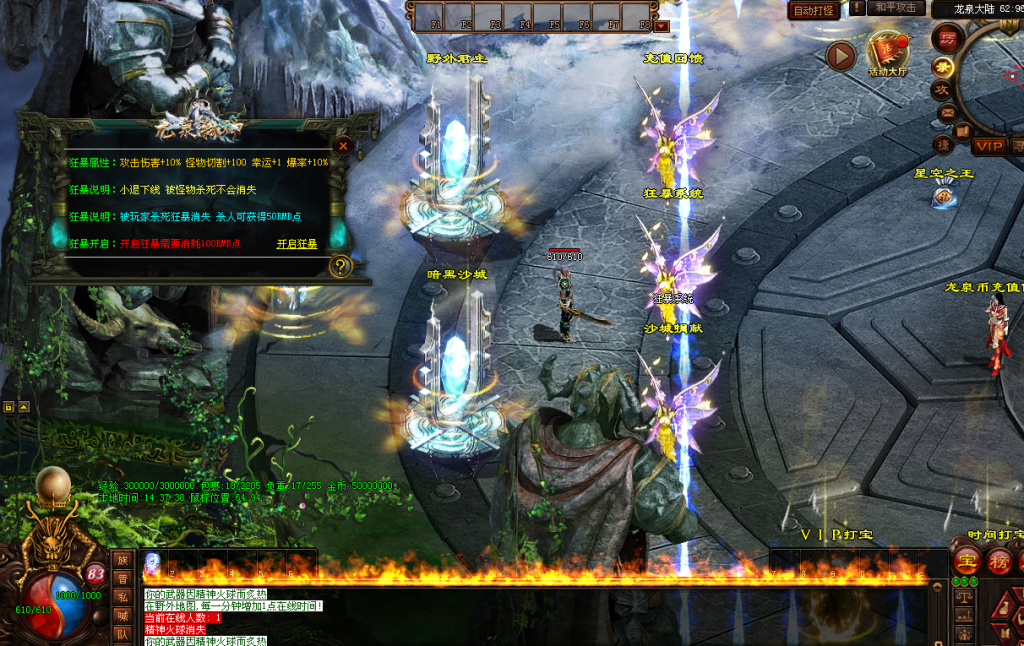
Task: Open the red 榜 ranking button
Action: pos(999,562)
